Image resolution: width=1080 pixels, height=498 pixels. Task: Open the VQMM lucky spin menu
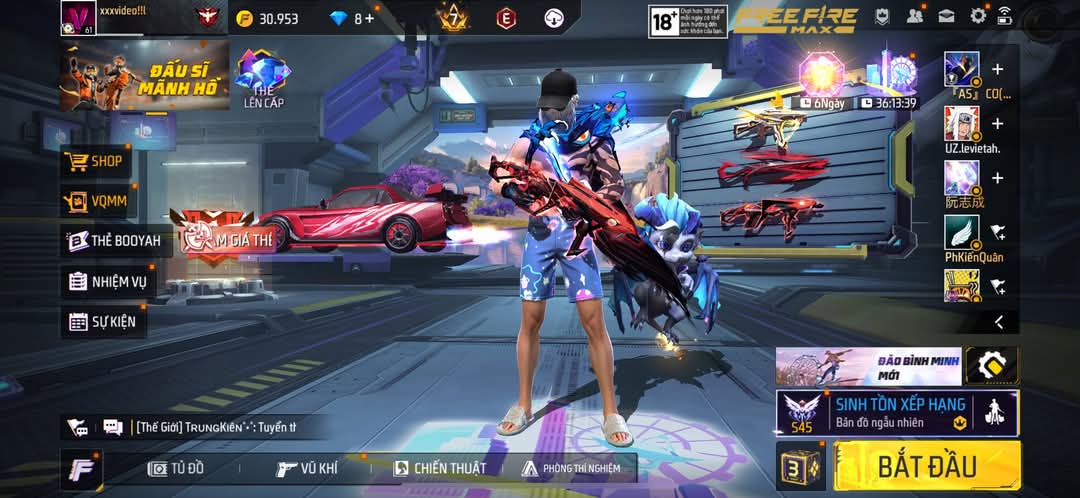click(97, 201)
